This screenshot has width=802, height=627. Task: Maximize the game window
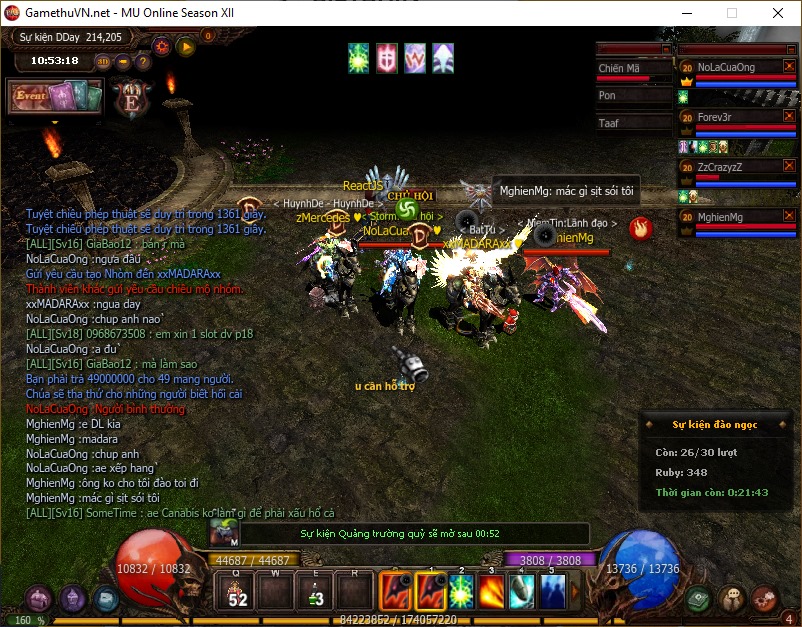point(732,14)
